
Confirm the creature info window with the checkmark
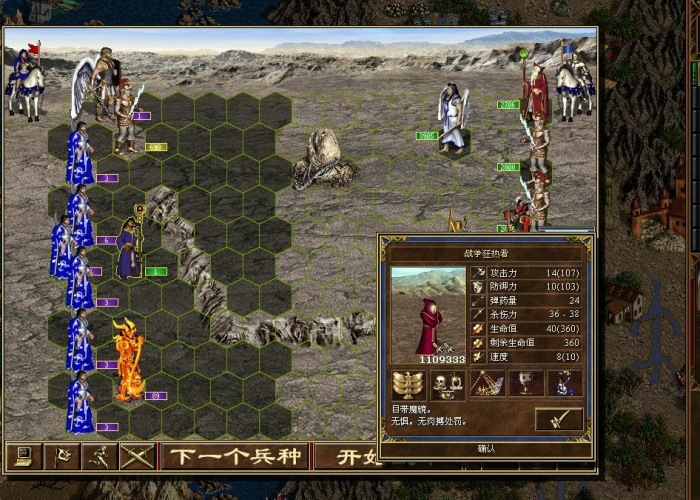(559, 419)
